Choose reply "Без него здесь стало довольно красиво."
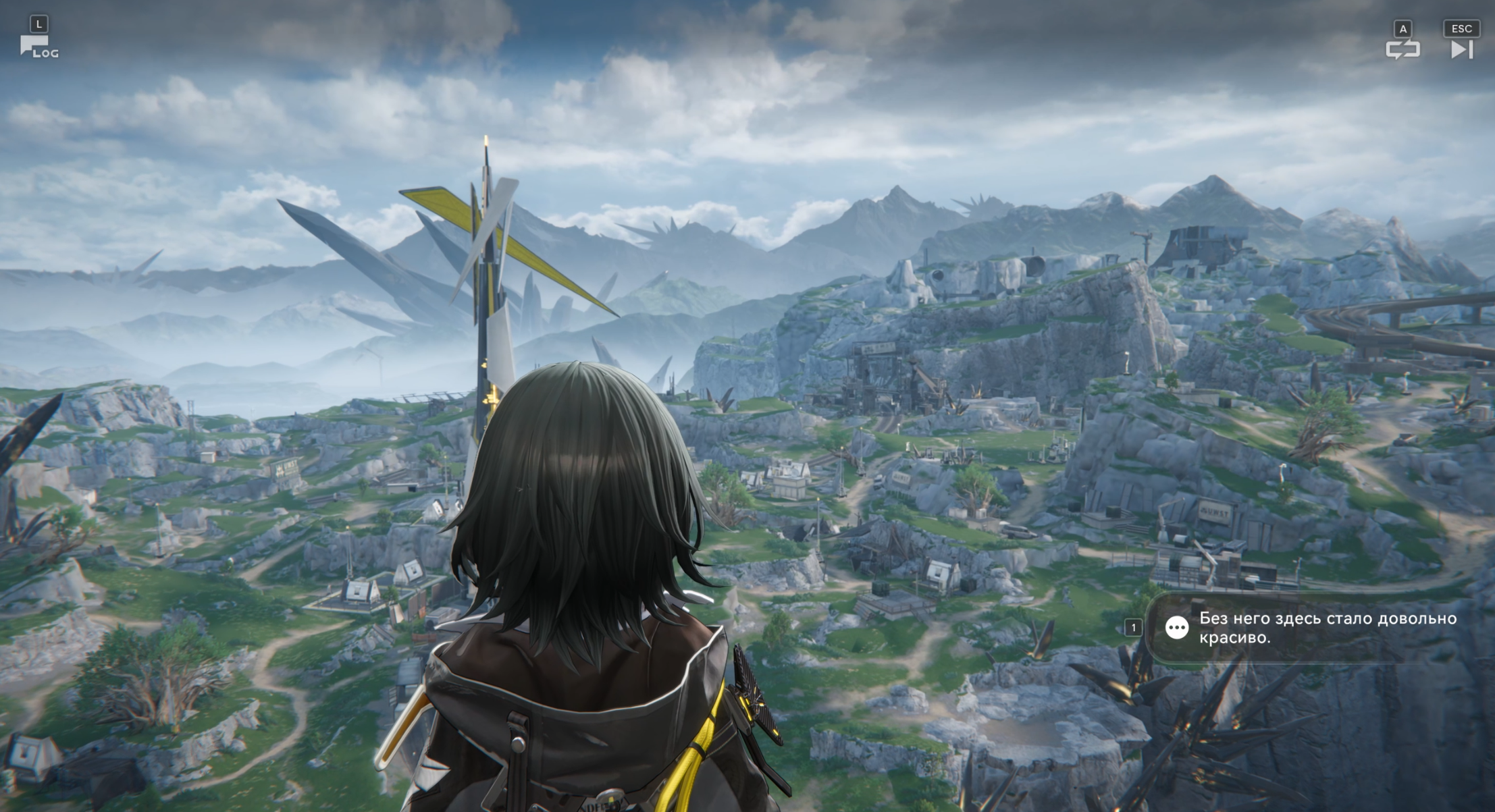The image size is (1495, 812). [1309, 628]
